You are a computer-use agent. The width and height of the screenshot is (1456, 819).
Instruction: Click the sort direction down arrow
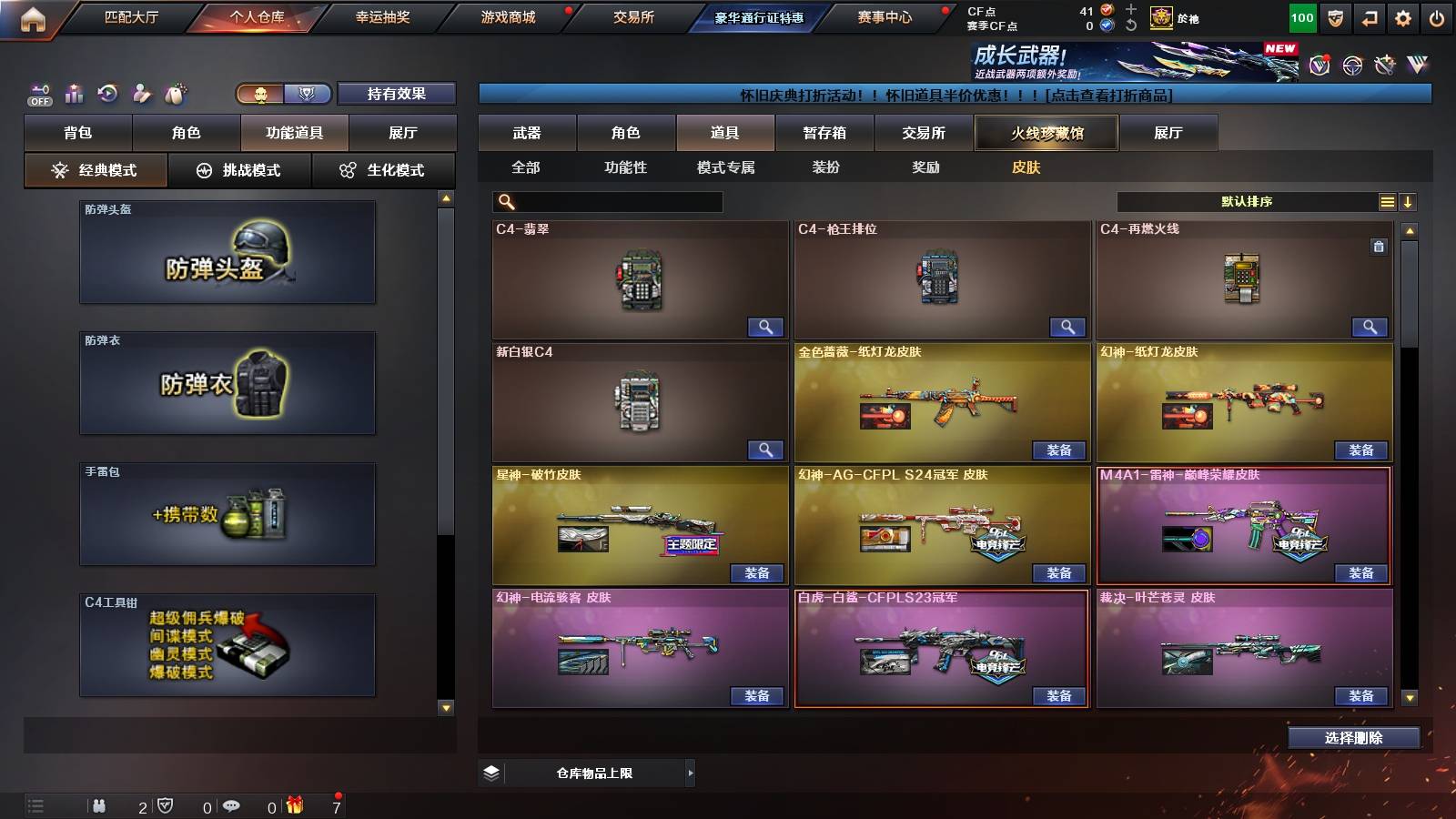tap(1408, 201)
